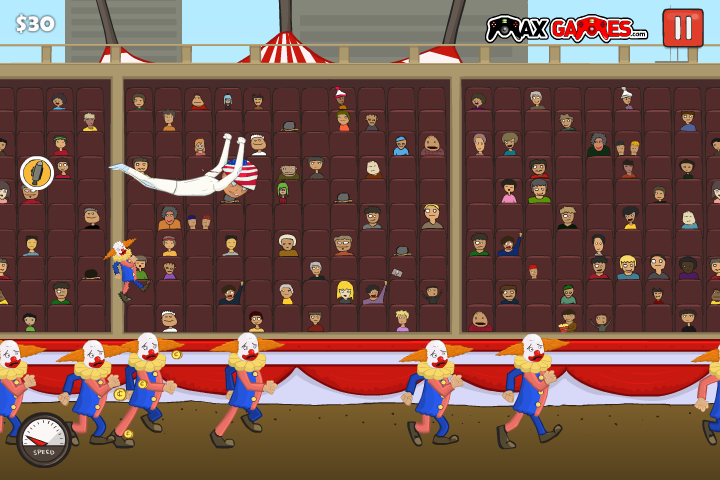
Task: Pause the game with the red button
Action: (x=683, y=27)
